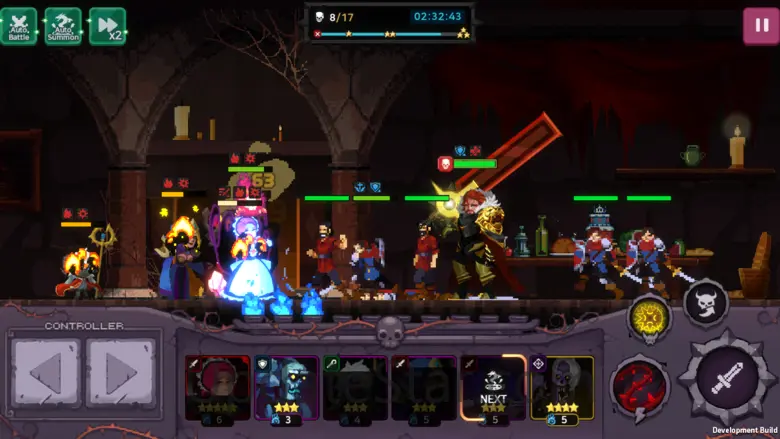The width and height of the screenshot is (780, 439).
Task: Select the red-haired unit card costing 6
Action: point(217,388)
